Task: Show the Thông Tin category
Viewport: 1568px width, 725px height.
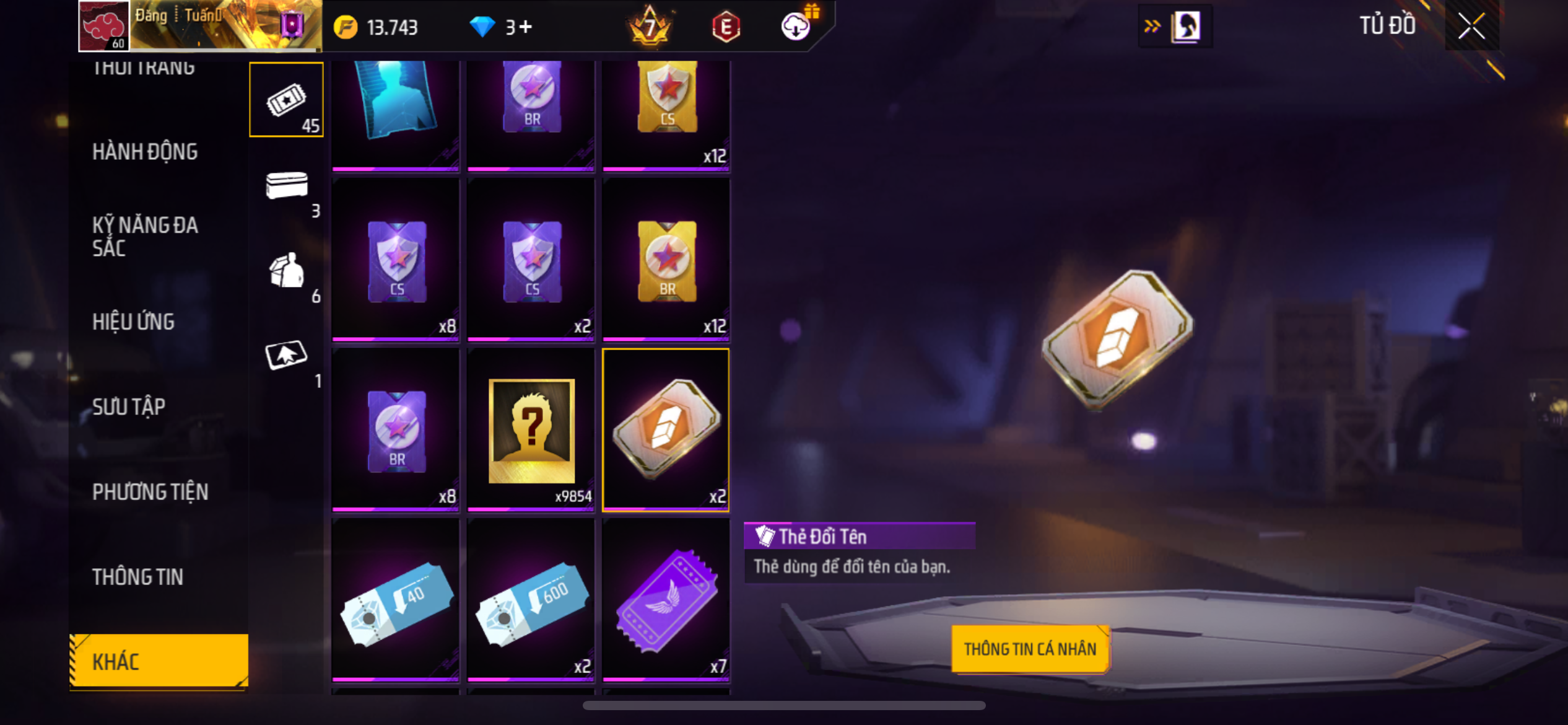Action: (137, 577)
